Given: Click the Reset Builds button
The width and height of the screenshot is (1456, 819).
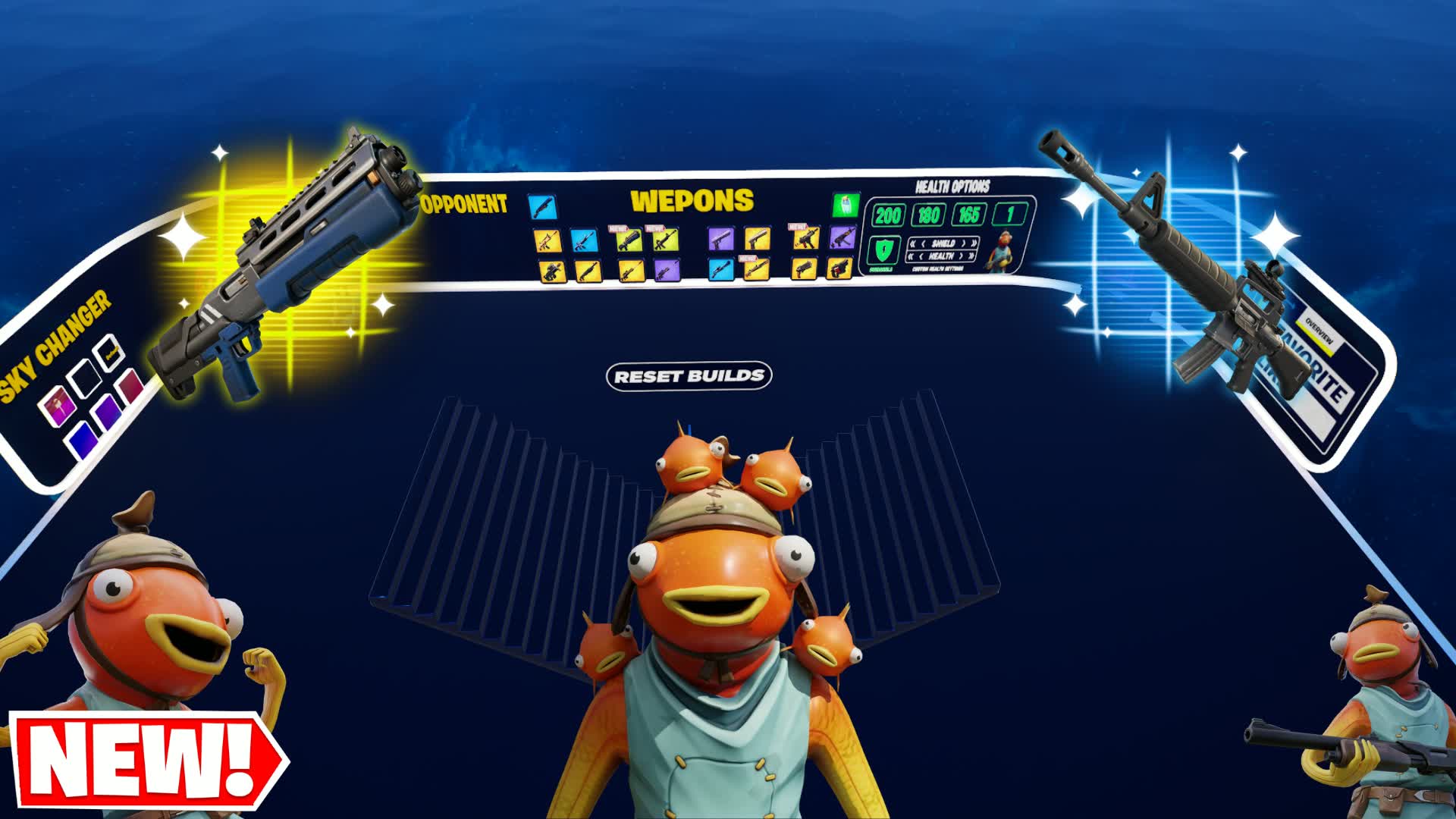Looking at the screenshot, I should (689, 376).
